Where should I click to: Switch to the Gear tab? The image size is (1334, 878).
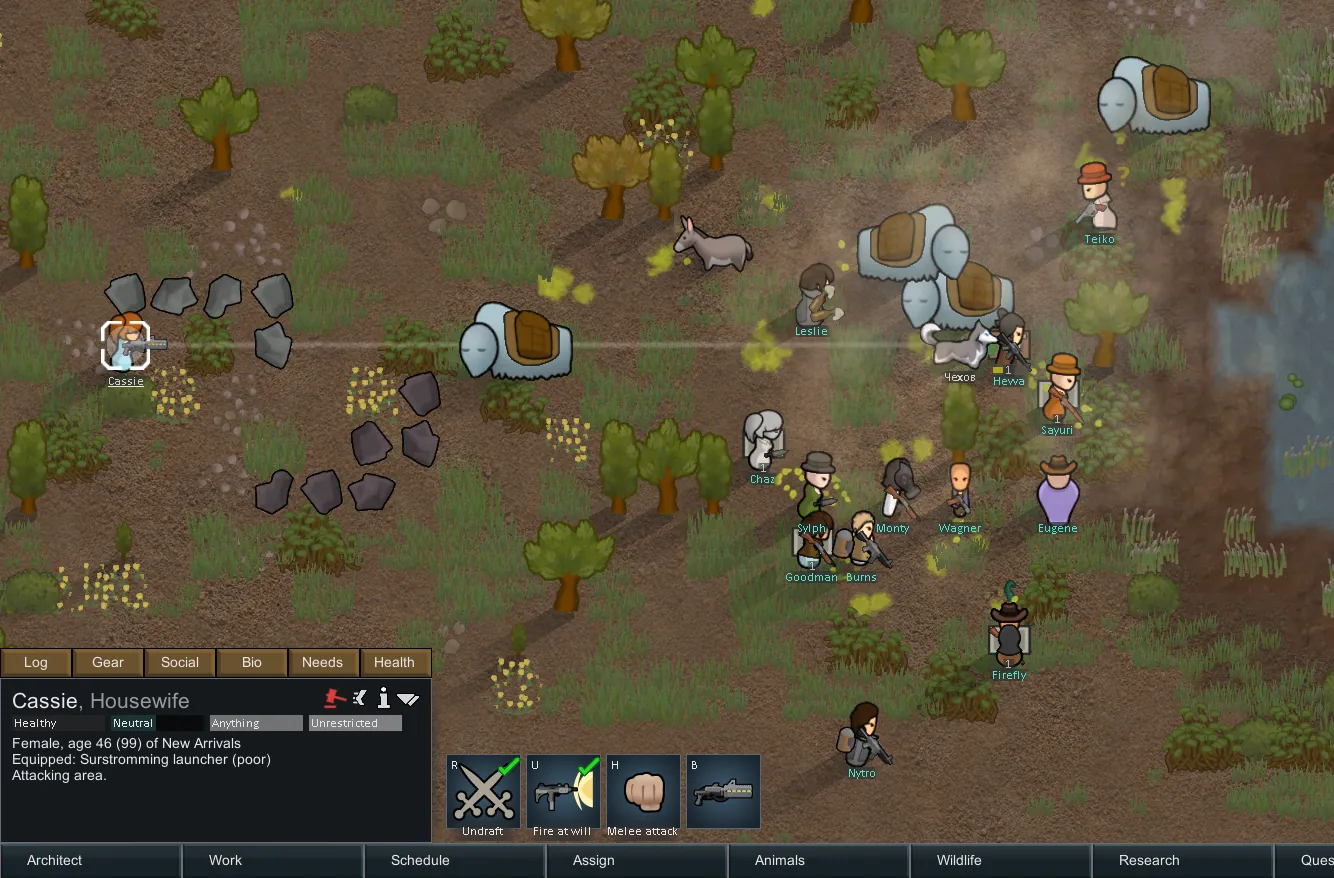[x=108, y=662]
